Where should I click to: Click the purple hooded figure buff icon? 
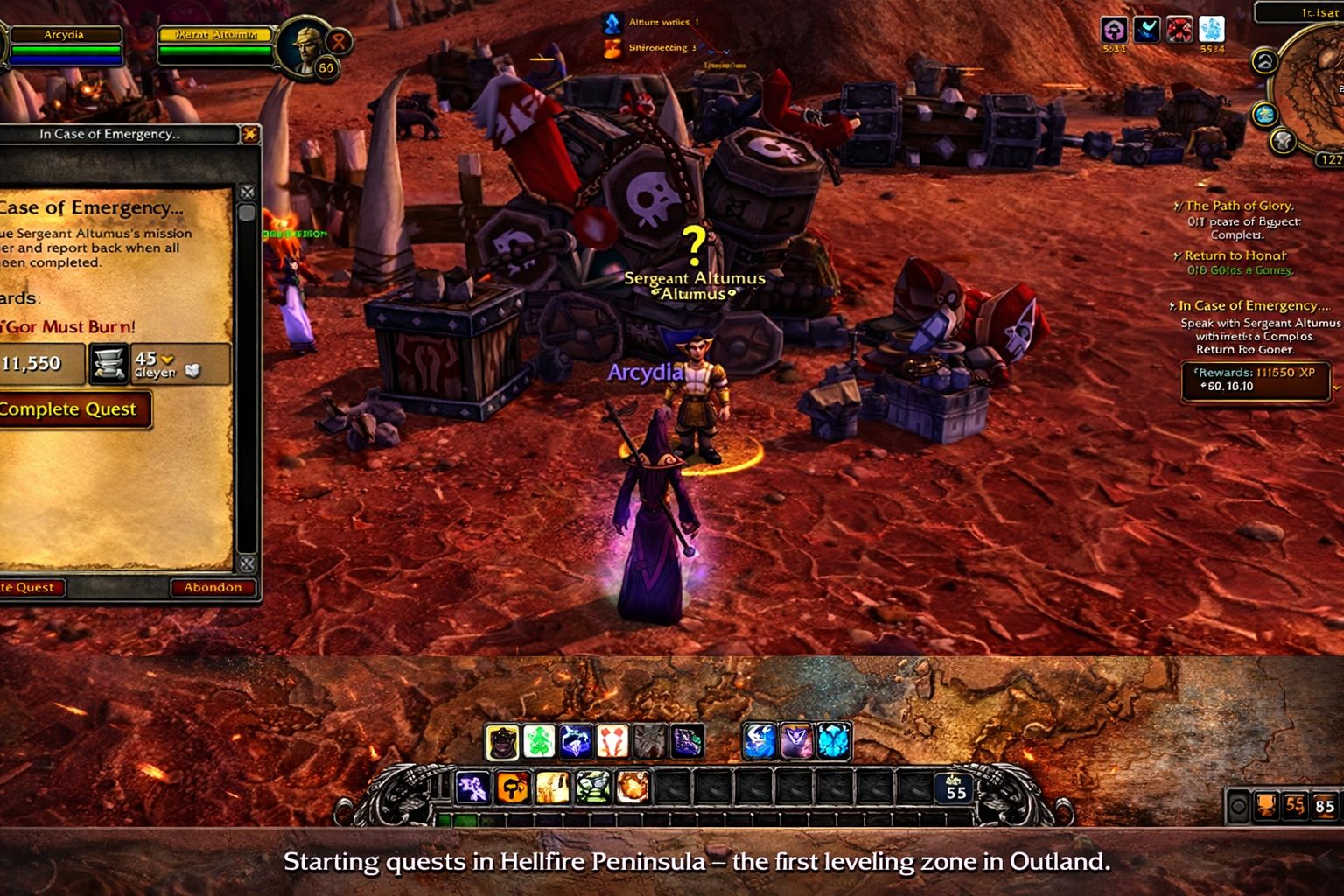[x=1114, y=31]
